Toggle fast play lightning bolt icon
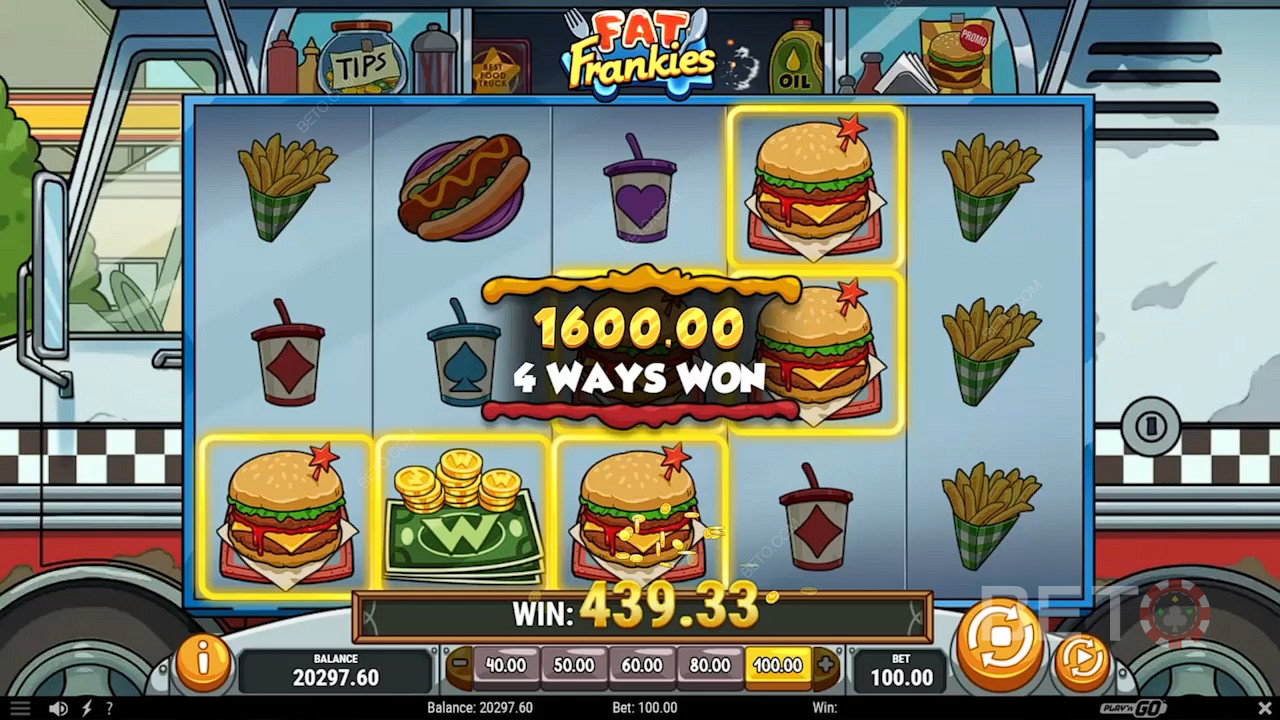1280x720 pixels. (x=88, y=708)
